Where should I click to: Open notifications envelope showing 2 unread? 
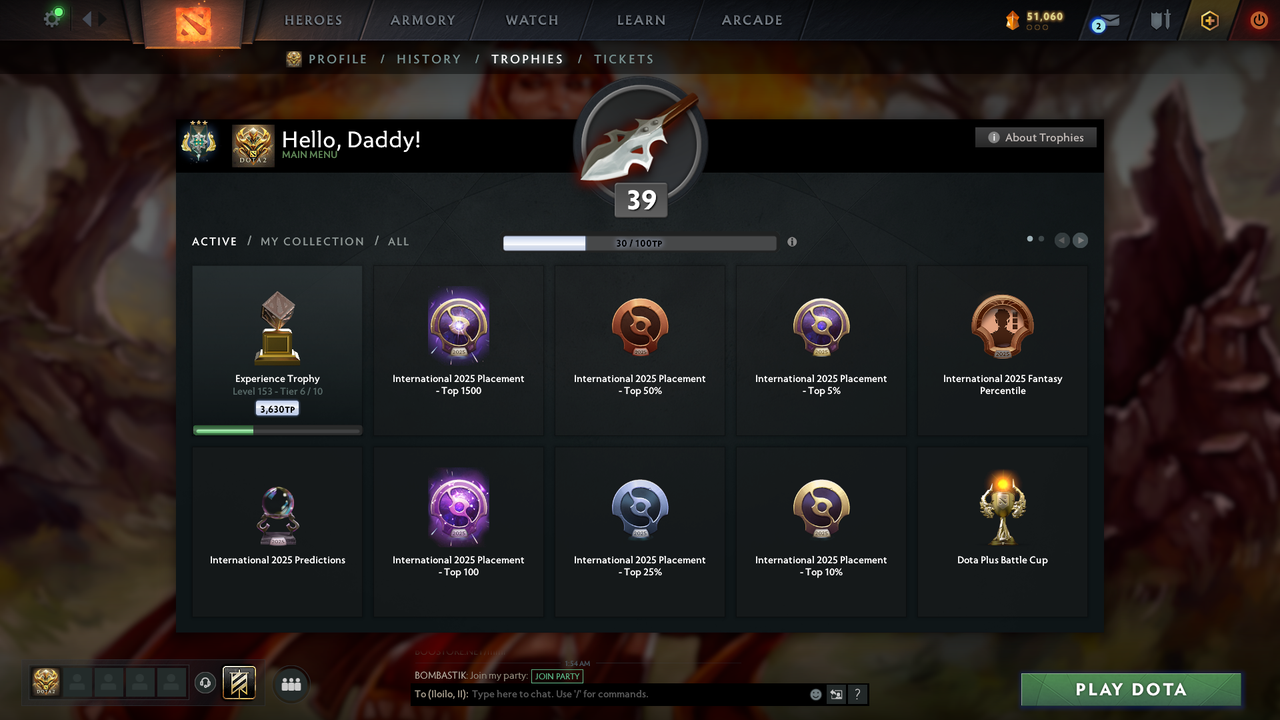tap(1104, 22)
